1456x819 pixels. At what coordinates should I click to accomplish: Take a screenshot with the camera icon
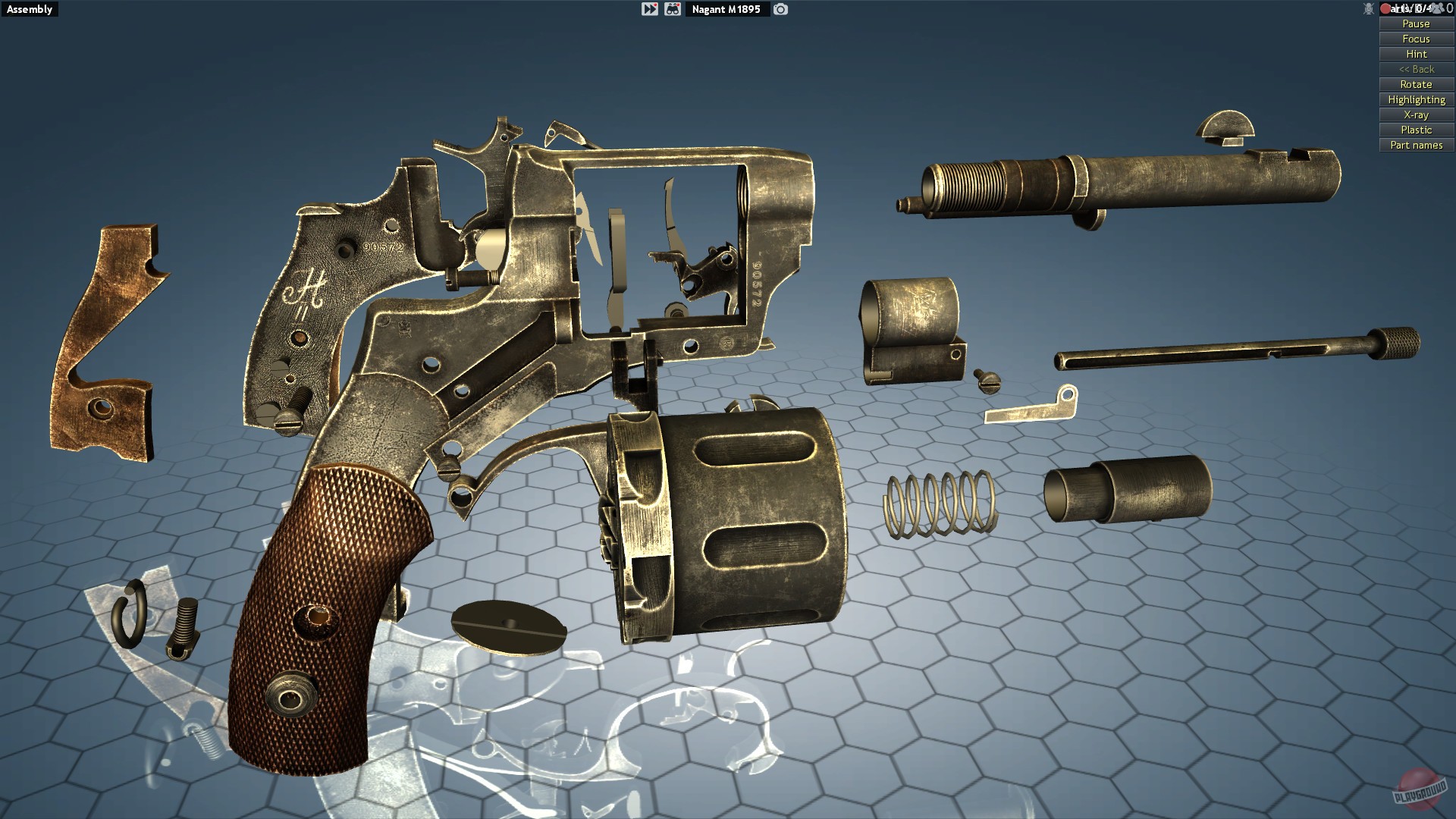781,9
